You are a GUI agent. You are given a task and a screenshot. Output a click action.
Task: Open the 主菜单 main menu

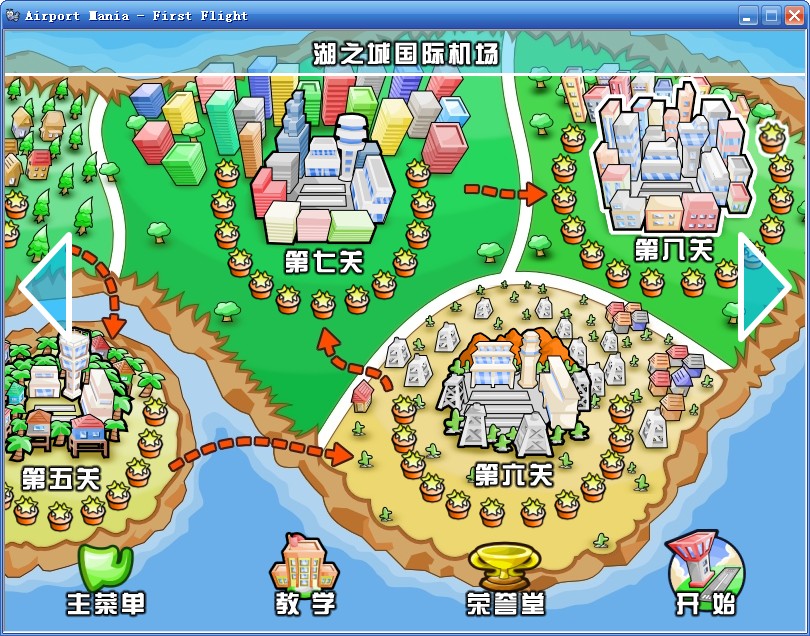pyautogui.click(x=105, y=580)
